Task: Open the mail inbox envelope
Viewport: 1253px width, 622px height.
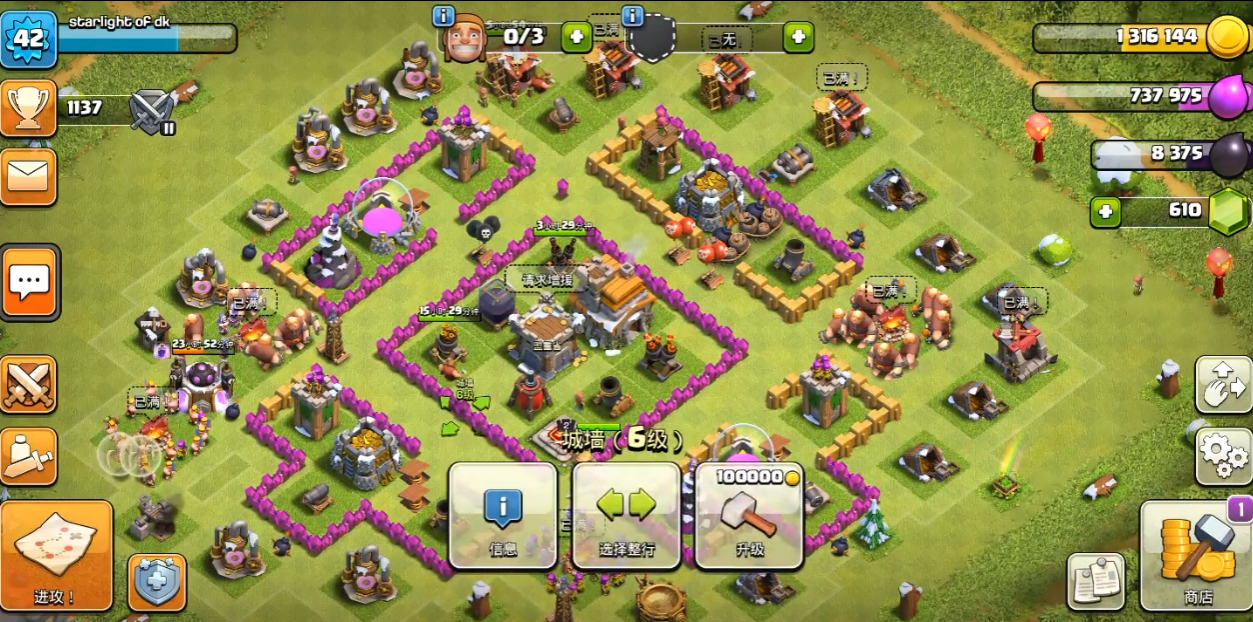Action: [28, 177]
